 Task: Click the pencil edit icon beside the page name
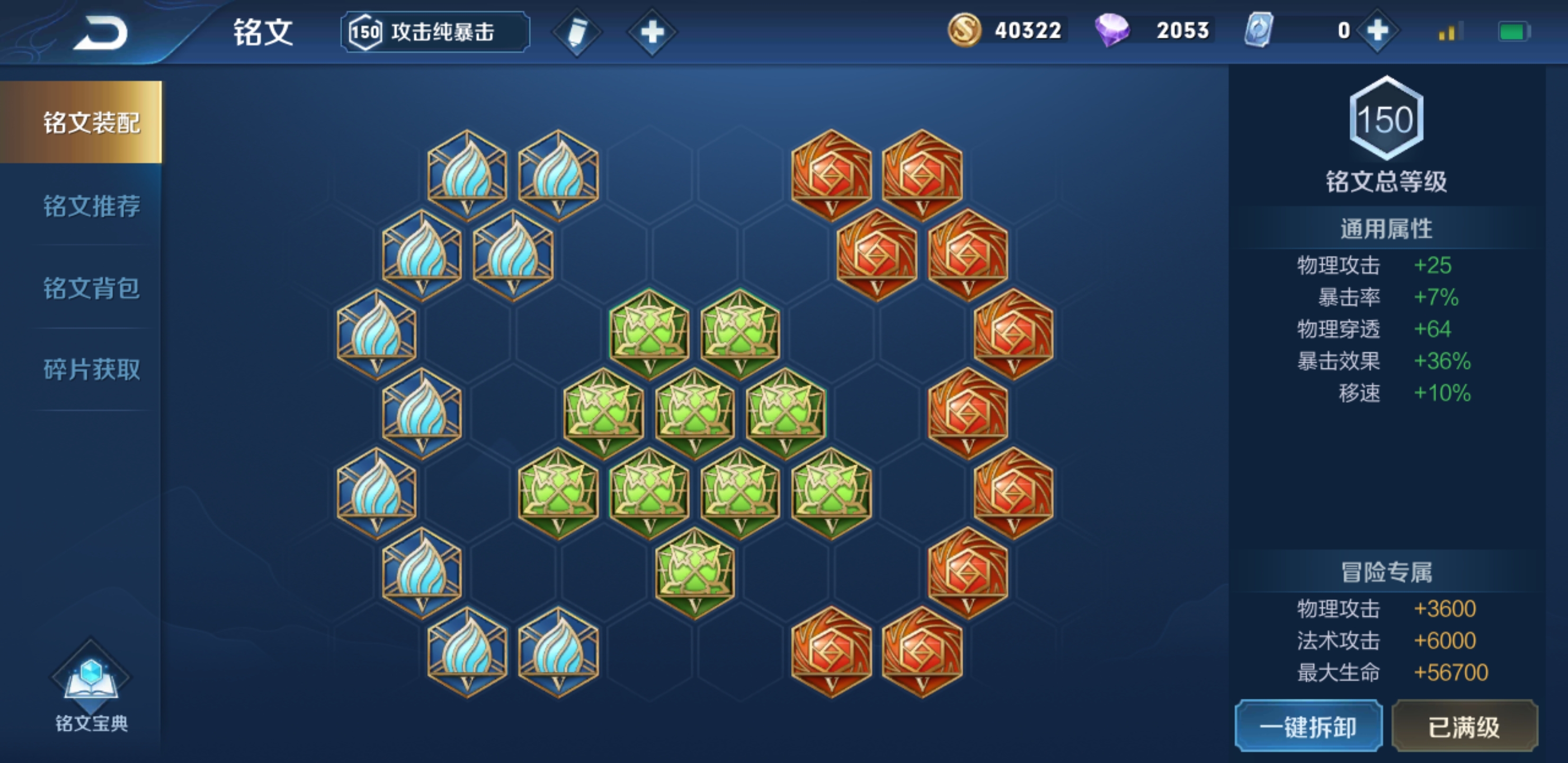[577, 33]
